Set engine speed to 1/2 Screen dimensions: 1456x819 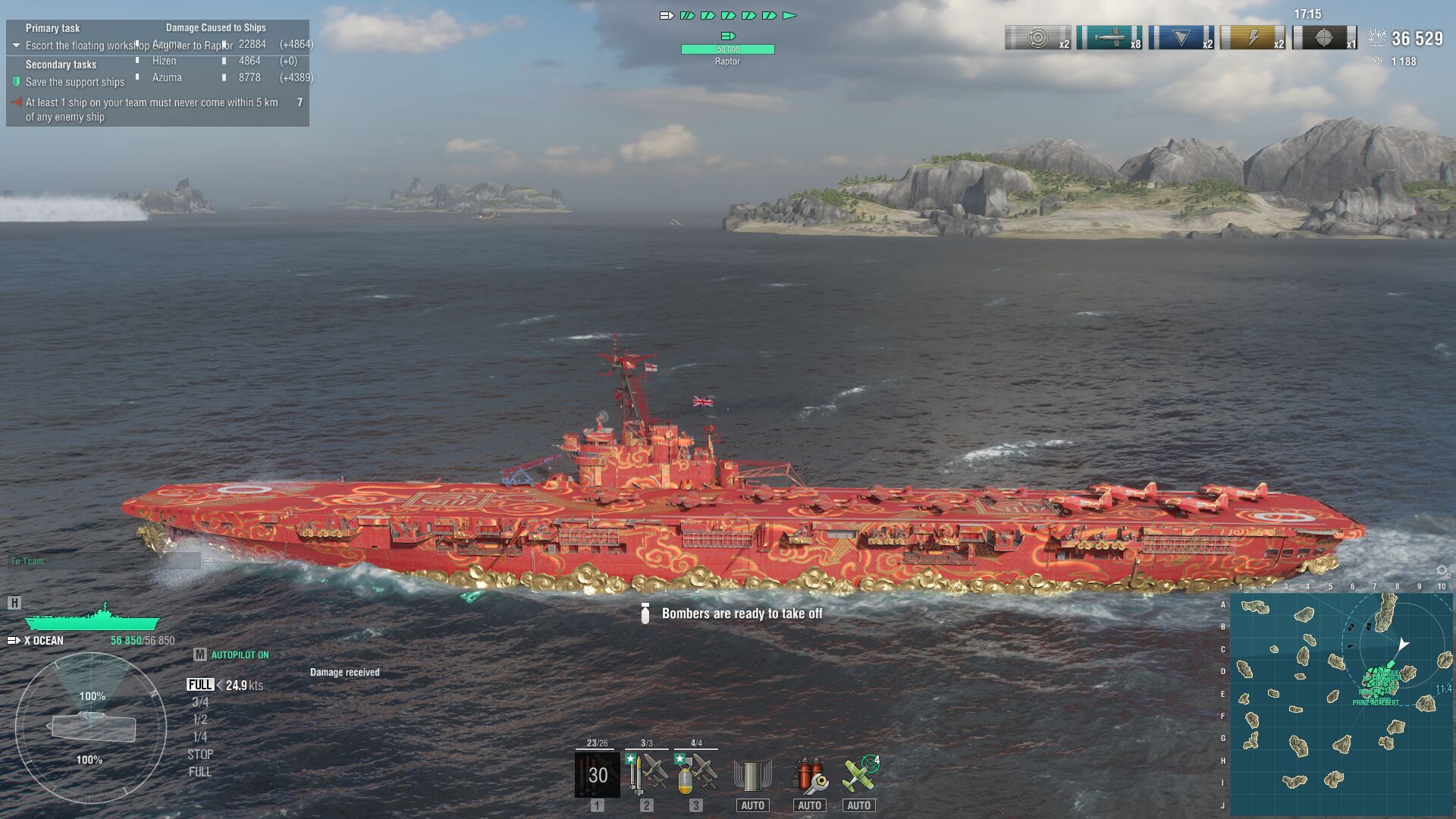coord(200,720)
